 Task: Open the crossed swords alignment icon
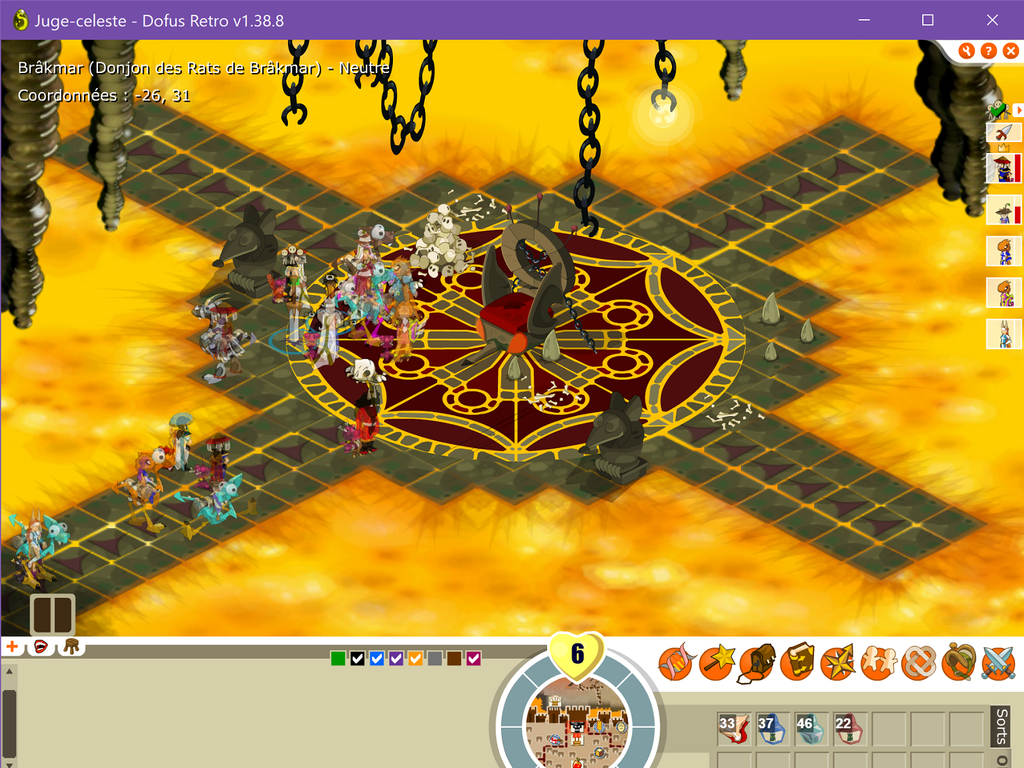(x=998, y=661)
